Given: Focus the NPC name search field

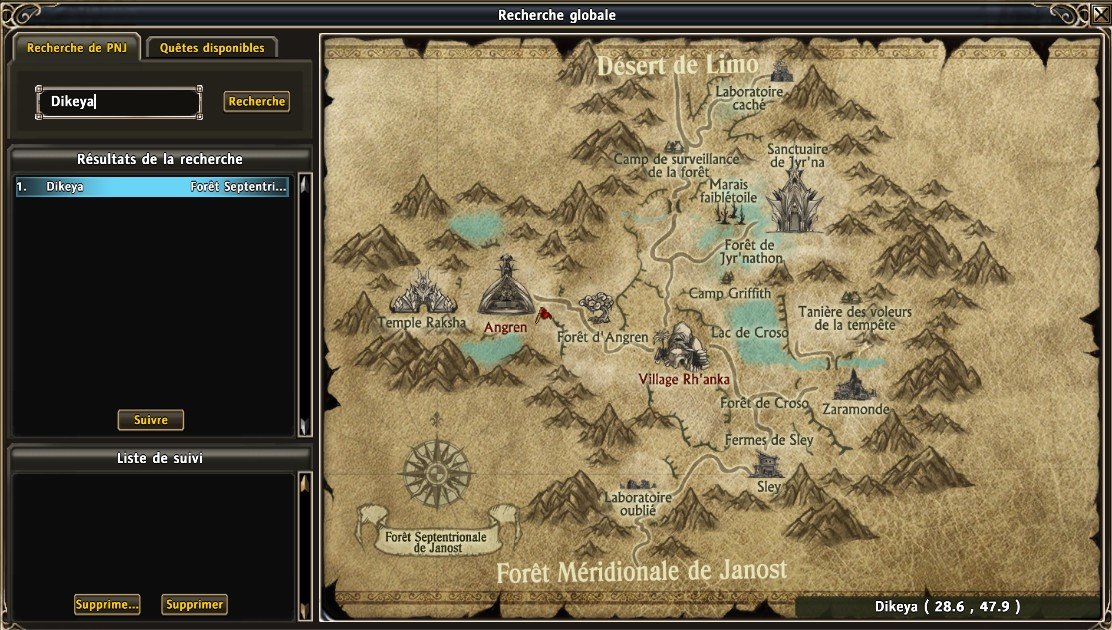Looking at the screenshot, I should point(119,101).
